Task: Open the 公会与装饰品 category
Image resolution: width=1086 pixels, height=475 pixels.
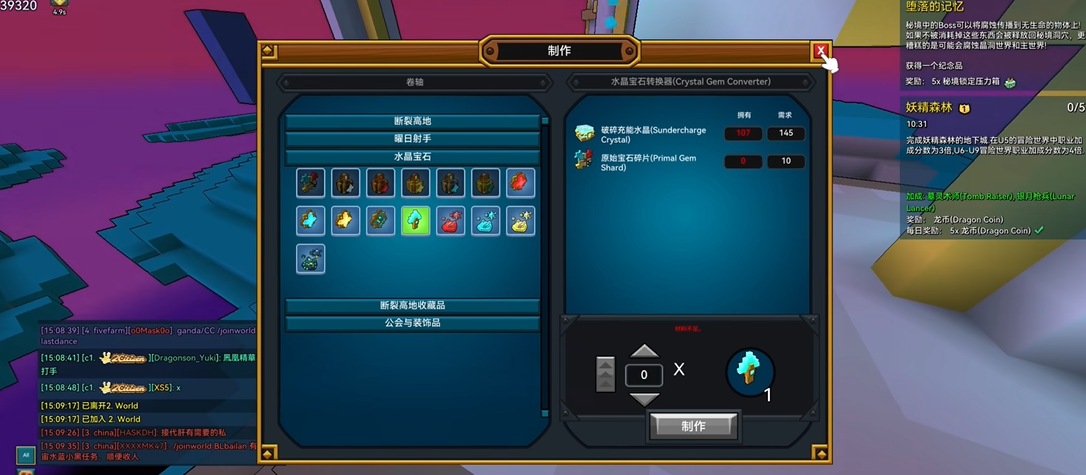Action: 412,323
